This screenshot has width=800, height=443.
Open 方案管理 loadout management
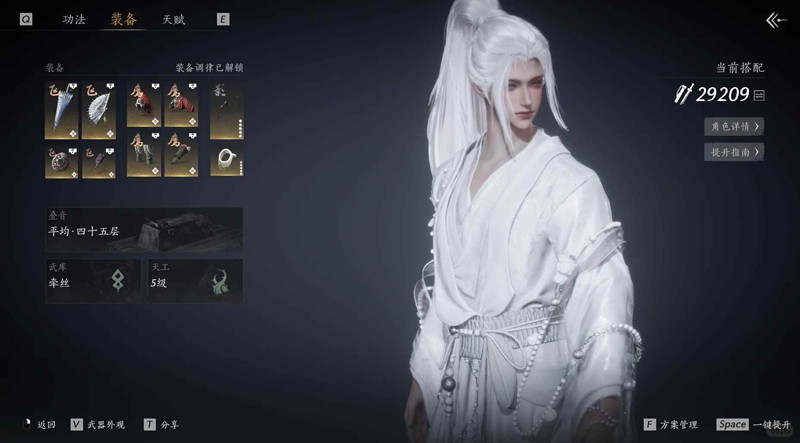coord(672,424)
